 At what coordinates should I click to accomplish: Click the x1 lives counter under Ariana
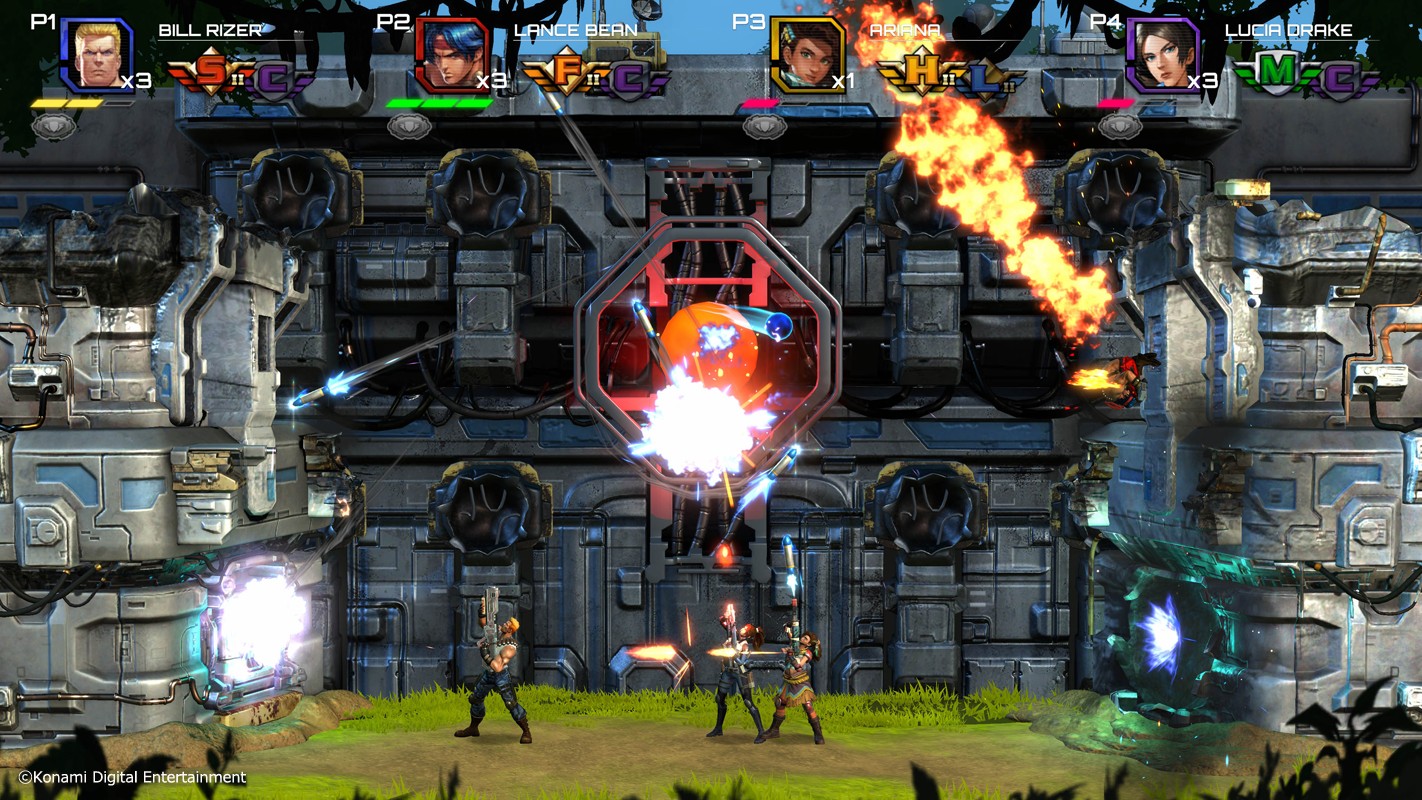coord(841,80)
